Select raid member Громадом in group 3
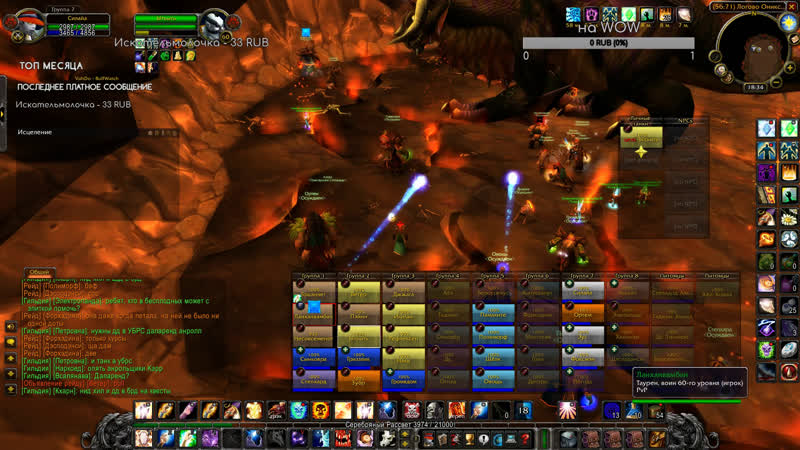The height and width of the screenshot is (450, 800). point(403,379)
